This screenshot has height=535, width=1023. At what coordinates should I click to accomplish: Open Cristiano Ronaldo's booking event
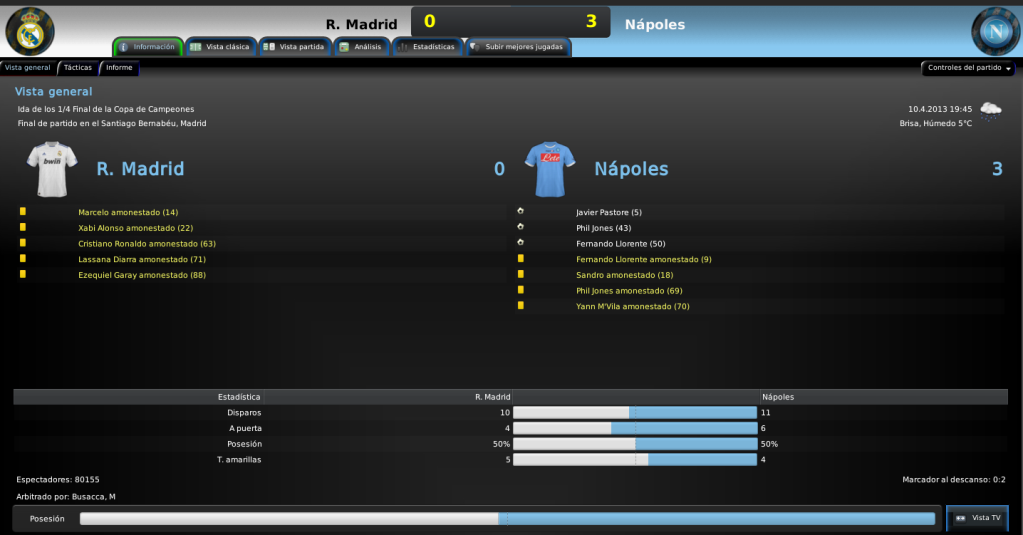(x=147, y=244)
